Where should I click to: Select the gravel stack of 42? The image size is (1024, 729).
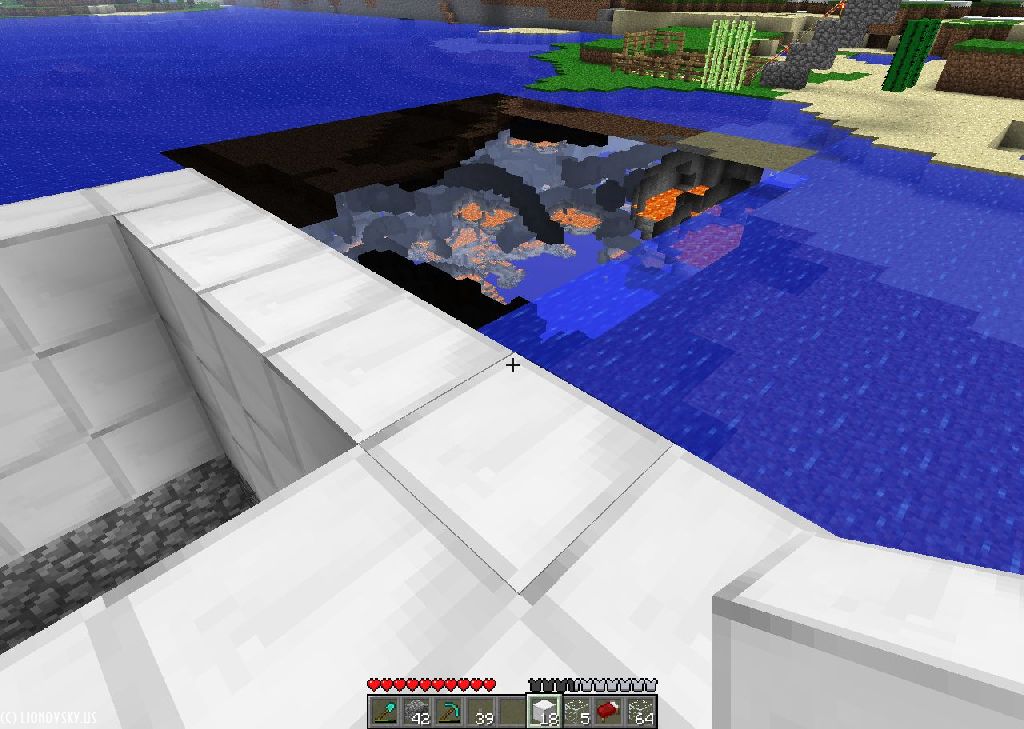pos(415,712)
